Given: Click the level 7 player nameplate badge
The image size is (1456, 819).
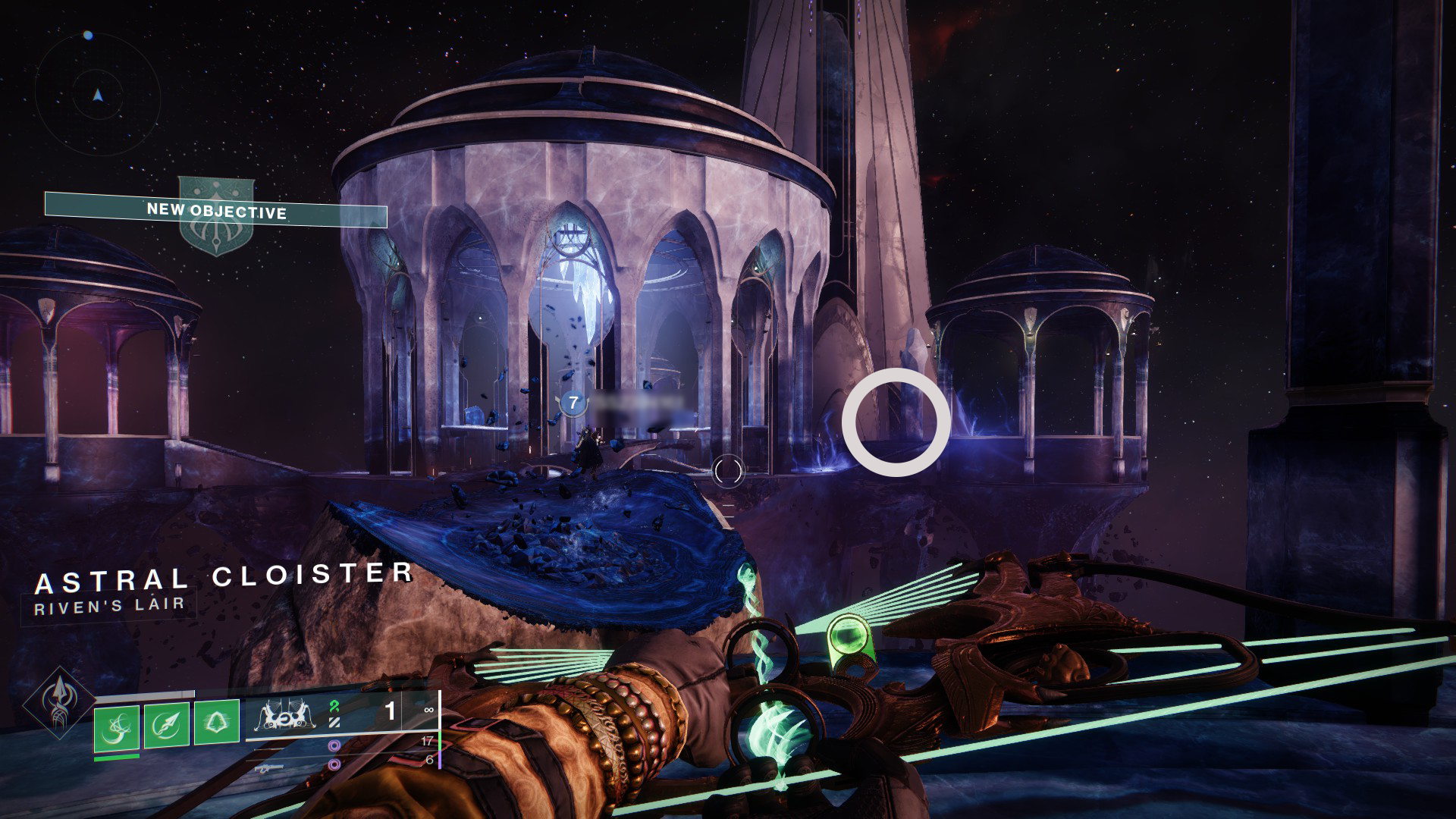Looking at the screenshot, I should pyautogui.click(x=573, y=404).
